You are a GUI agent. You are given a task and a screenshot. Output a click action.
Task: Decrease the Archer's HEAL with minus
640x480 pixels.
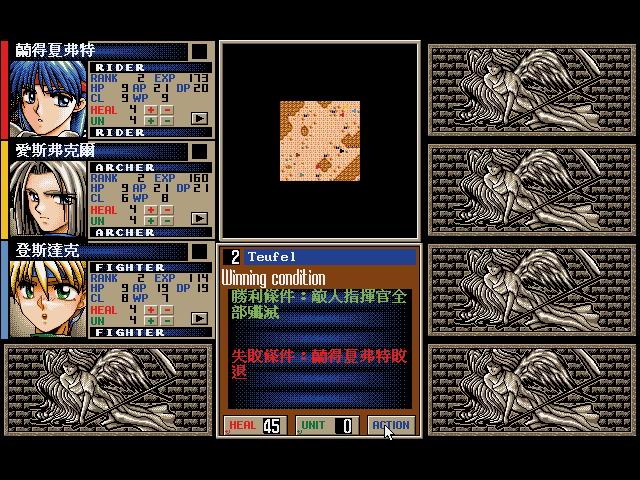(x=166, y=210)
